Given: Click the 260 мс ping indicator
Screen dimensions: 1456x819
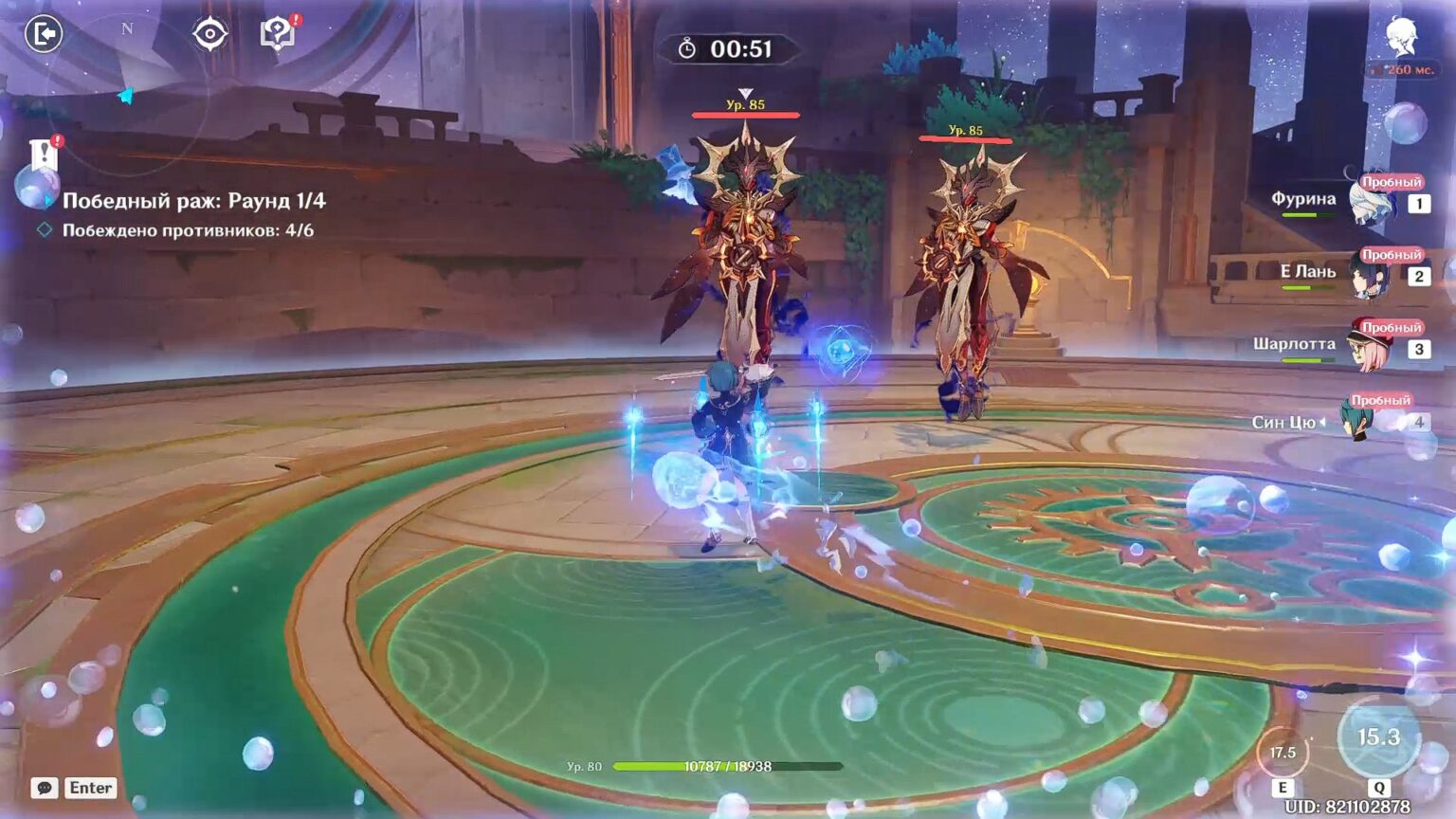Looking at the screenshot, I should coord(1402,68).
